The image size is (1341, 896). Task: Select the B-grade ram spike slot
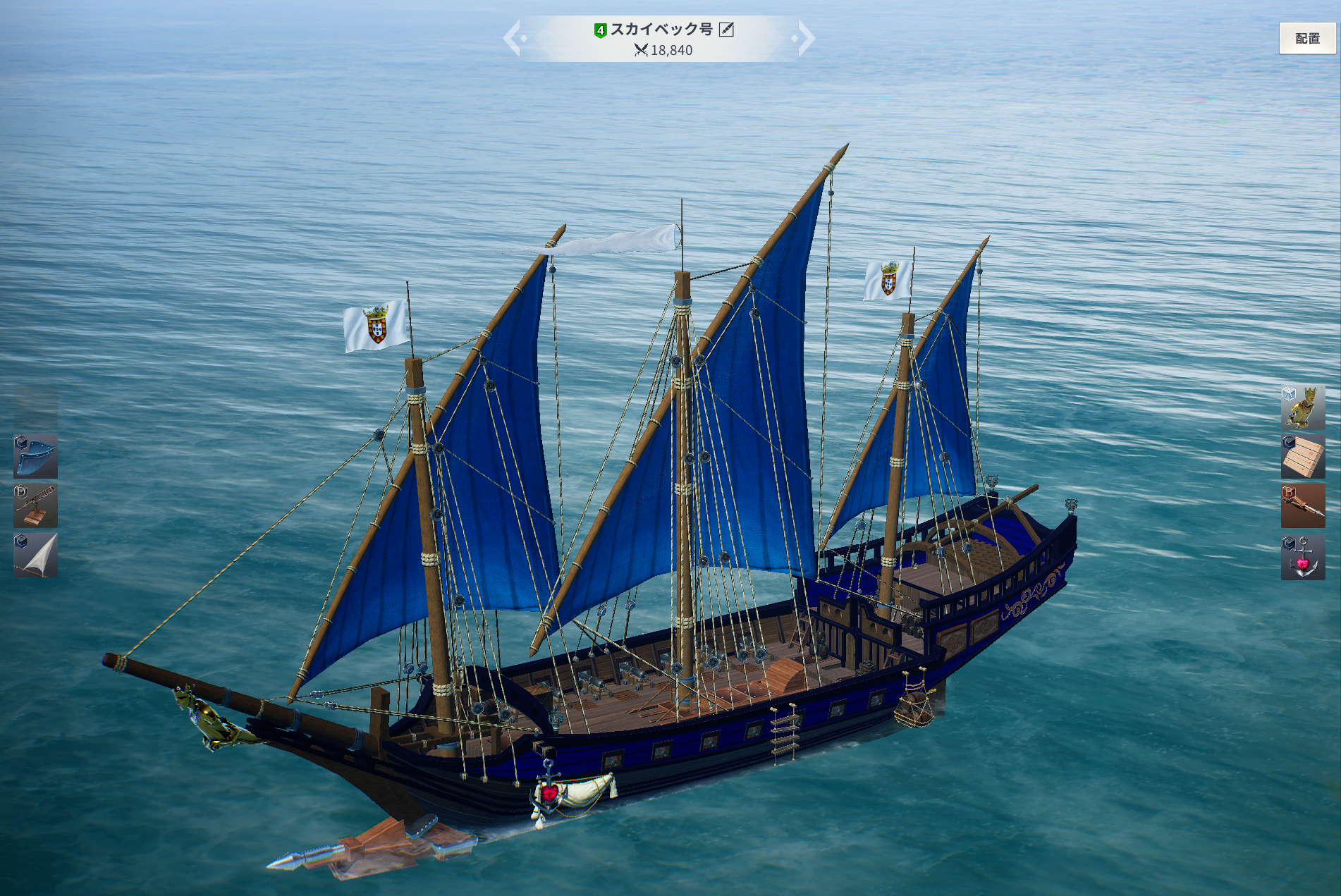point(1302,505)
